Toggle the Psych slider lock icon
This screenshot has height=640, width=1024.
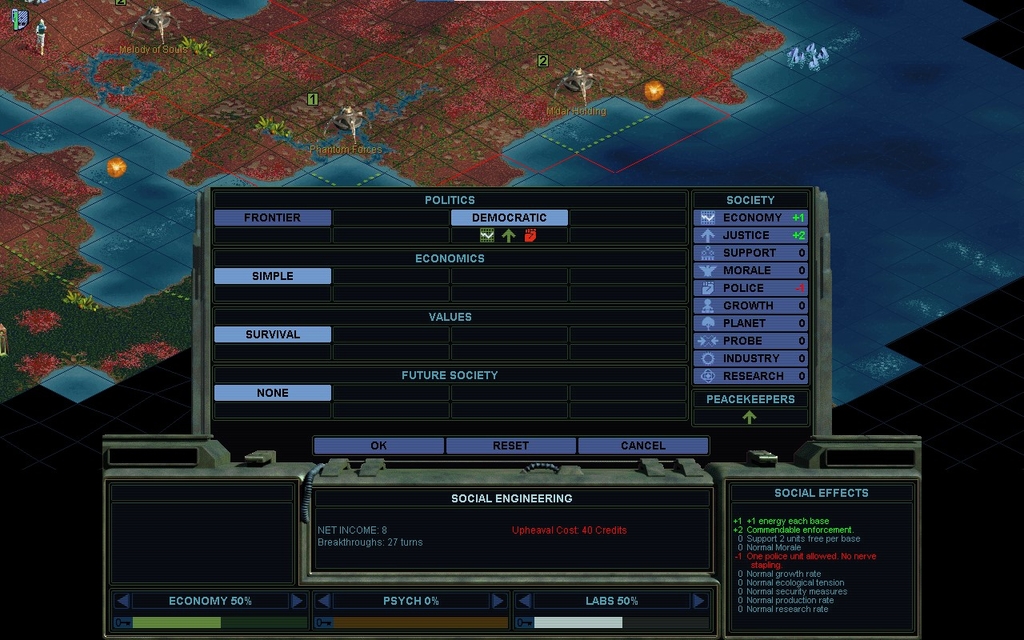[x=323, y=622]
